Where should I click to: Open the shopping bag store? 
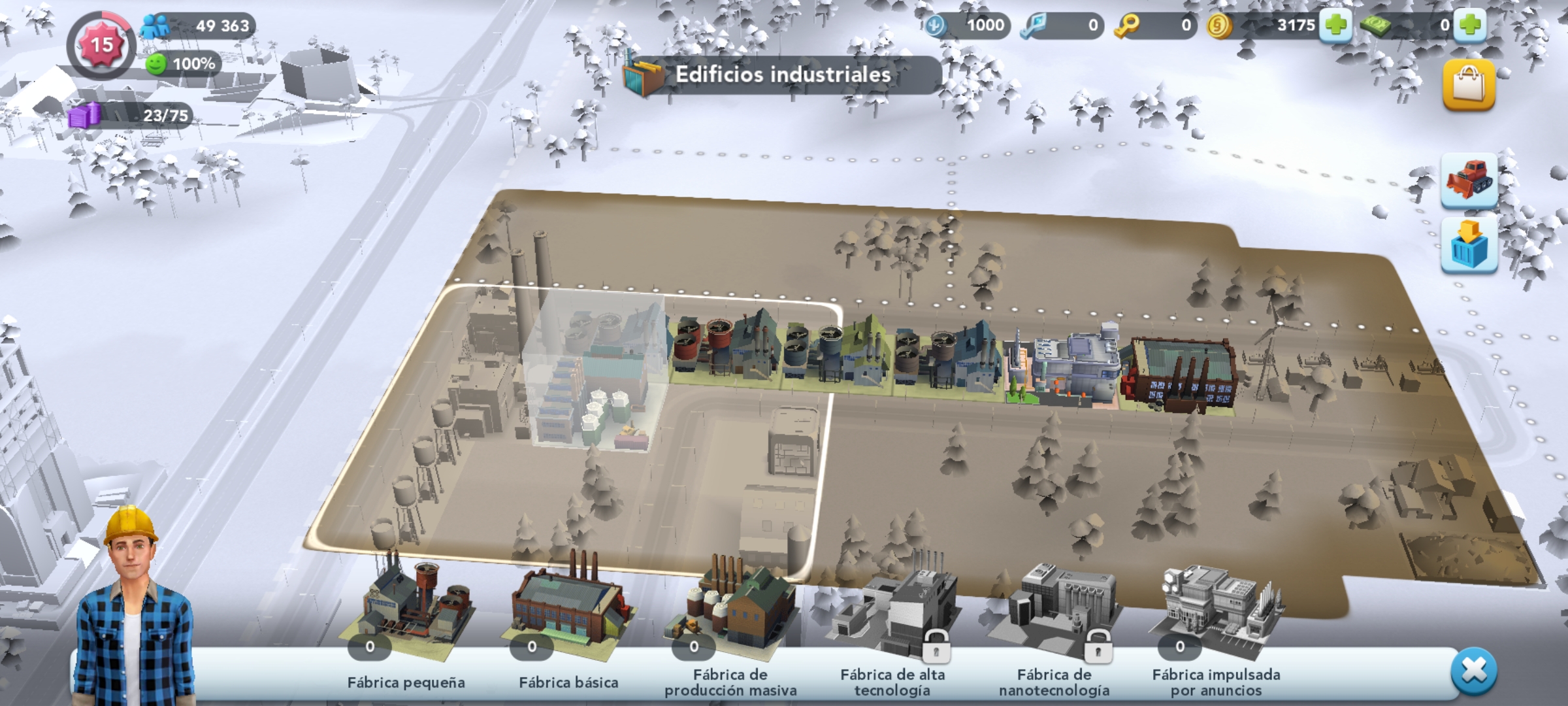click(x=1469, y=85)
